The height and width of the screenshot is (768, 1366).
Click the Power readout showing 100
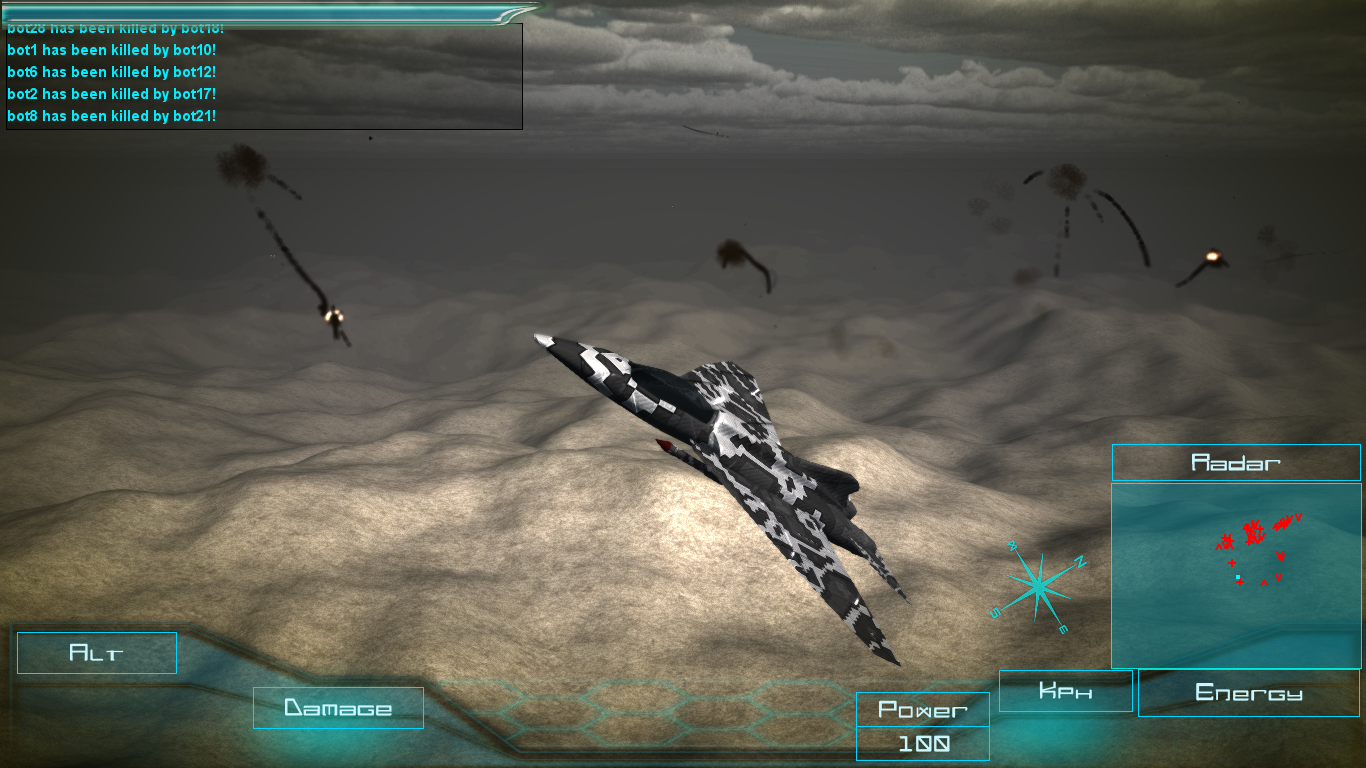[921, 742]
